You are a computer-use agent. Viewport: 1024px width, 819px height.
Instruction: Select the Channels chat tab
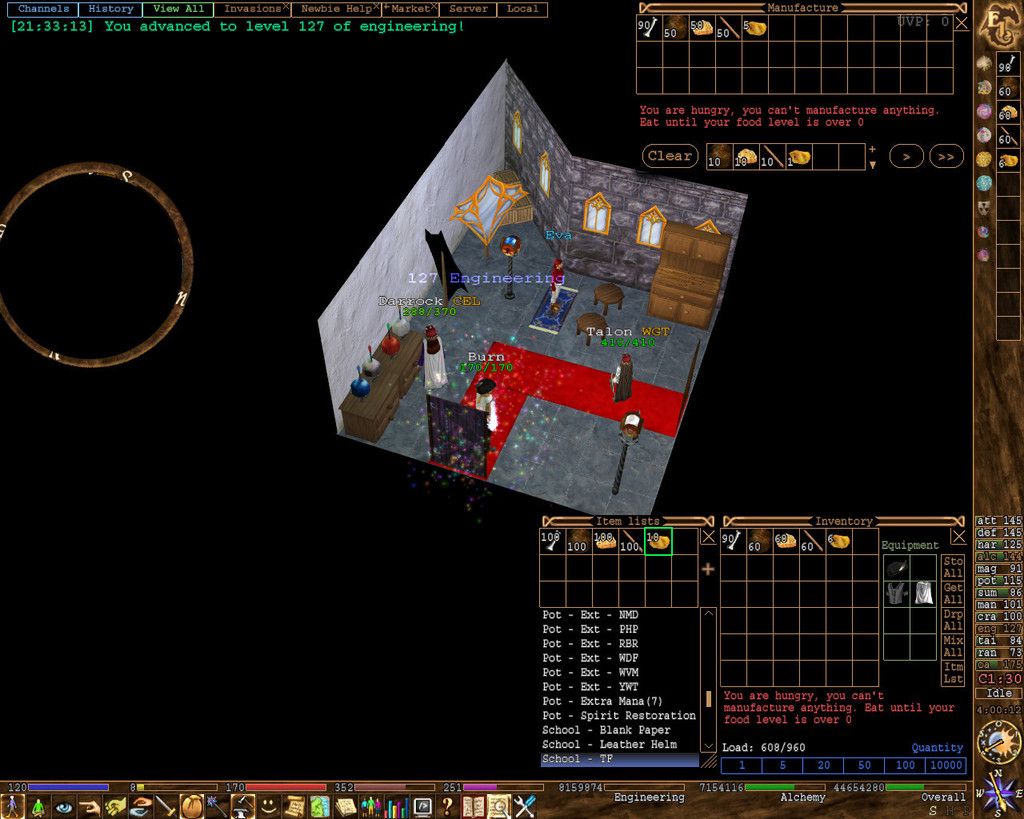[x=43, y=9]
